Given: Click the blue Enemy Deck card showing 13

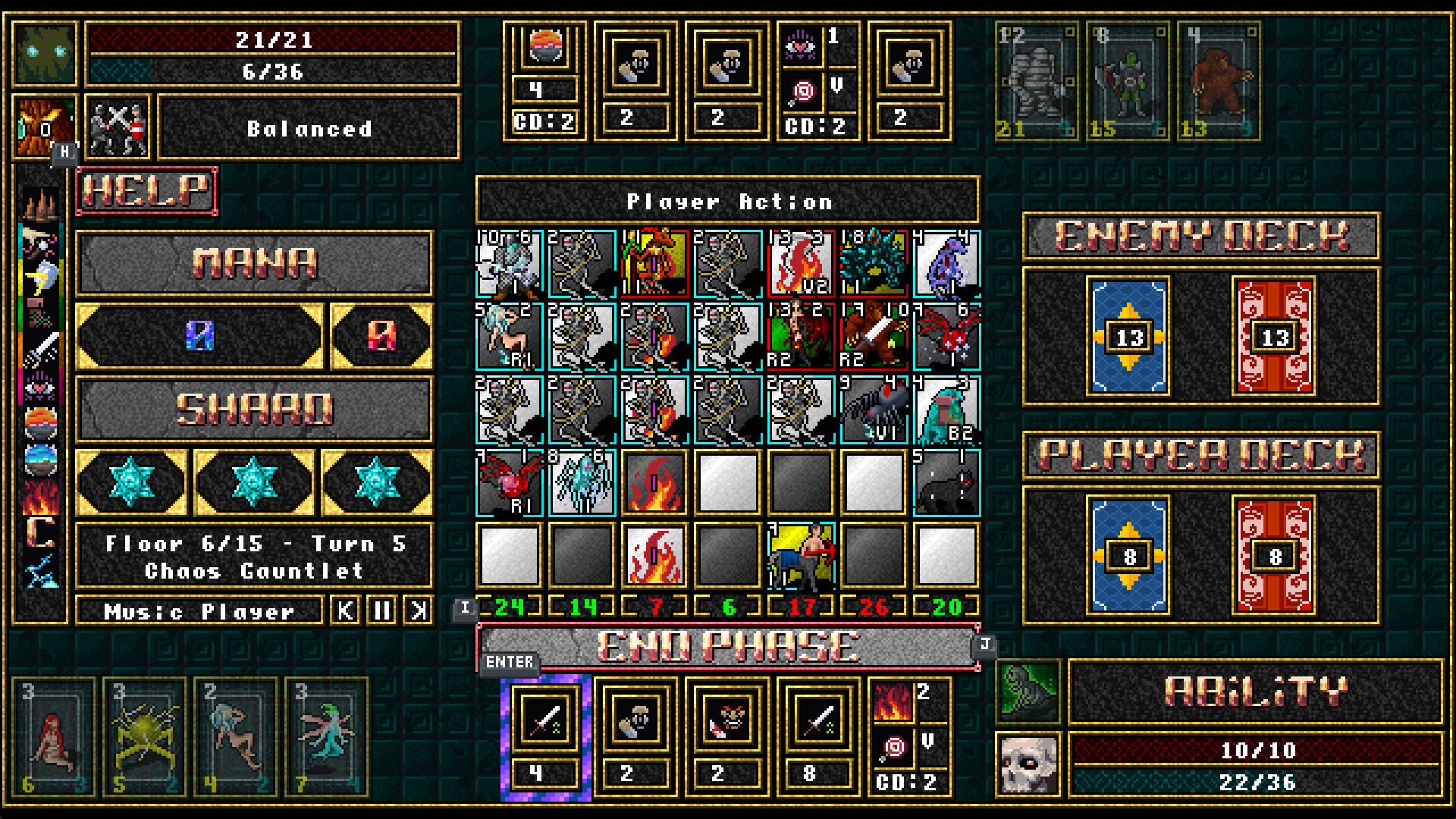Looking at the screenshot, I should pyautogui.click(x=1129, y=337).
